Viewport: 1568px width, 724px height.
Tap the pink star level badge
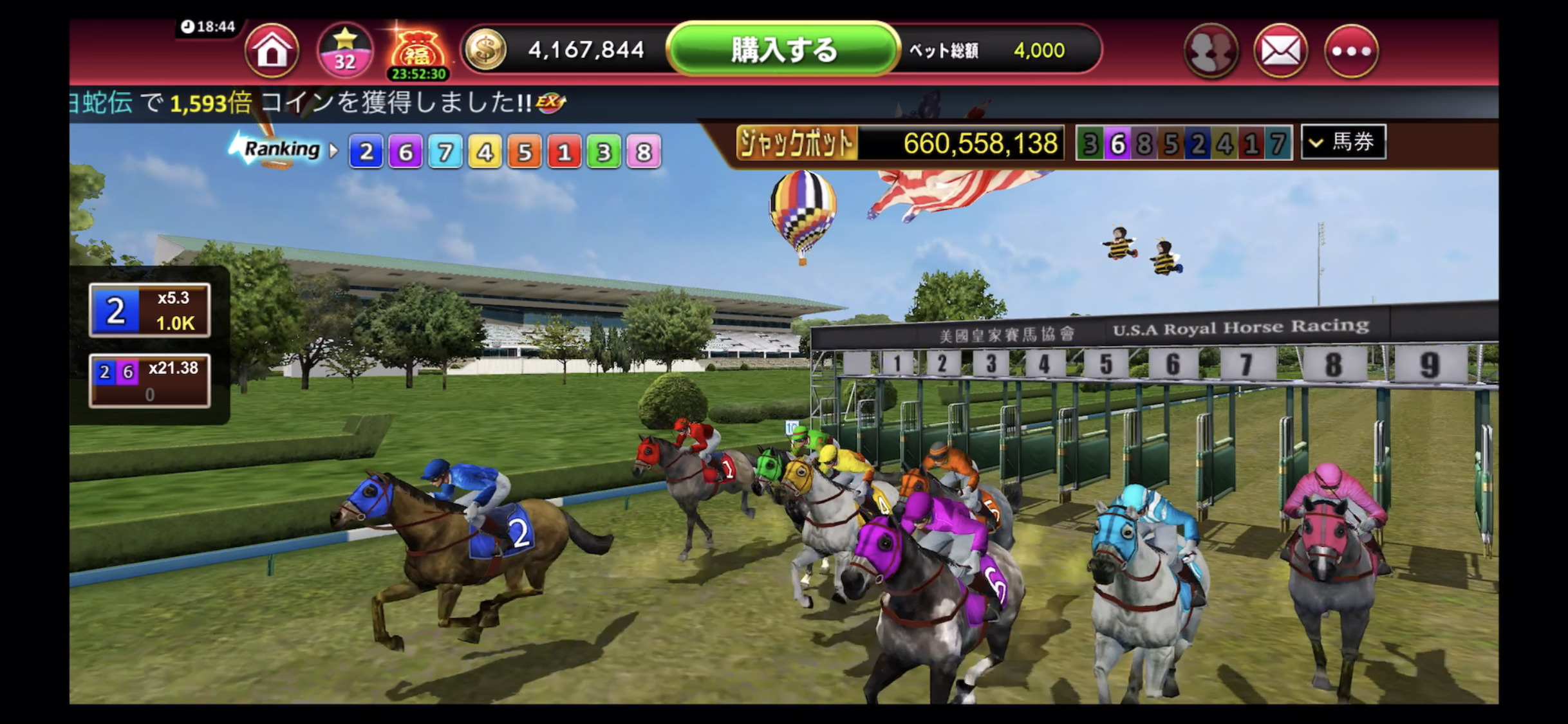click(x=345, y=50)
